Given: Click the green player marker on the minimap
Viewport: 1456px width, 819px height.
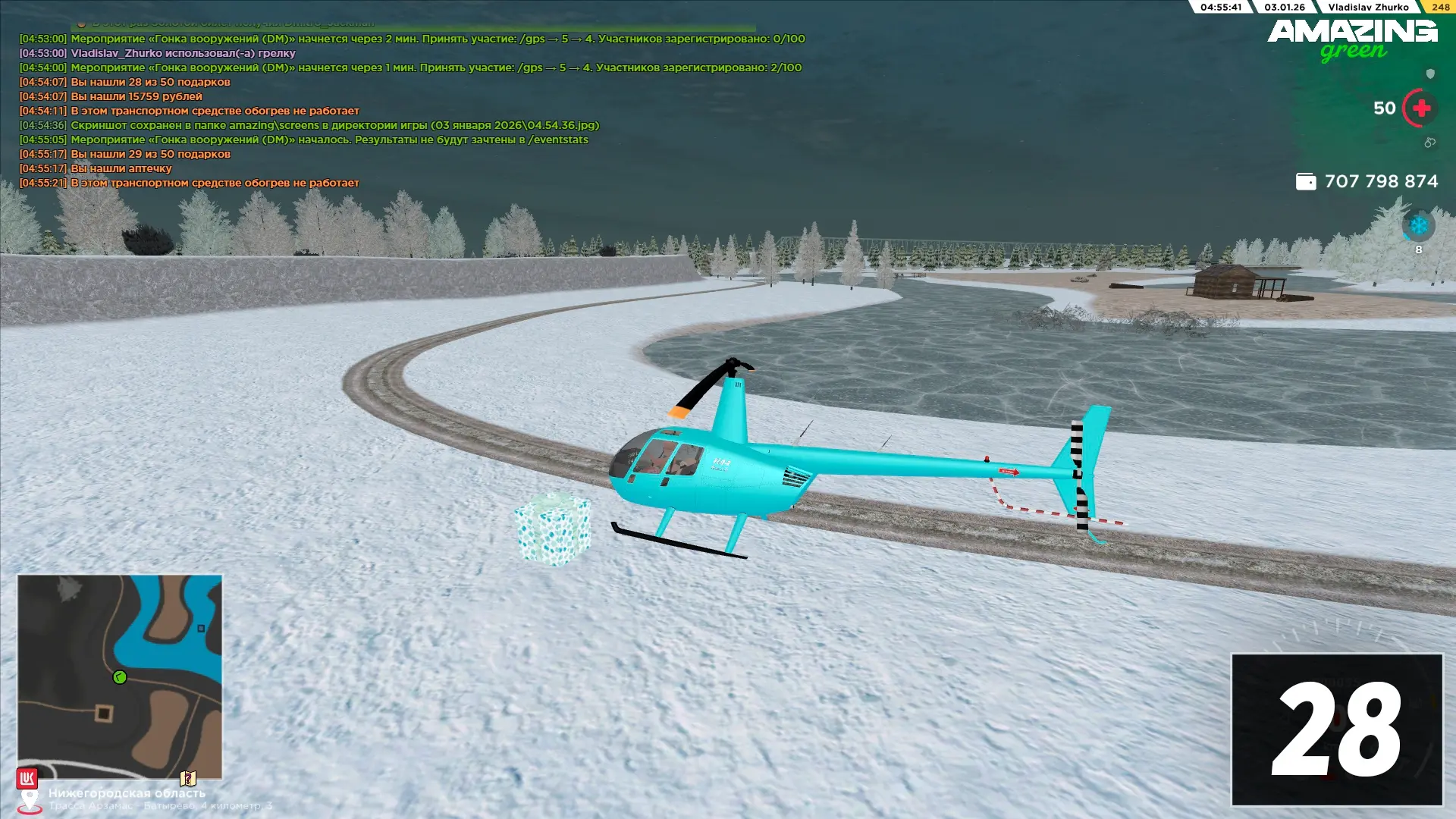Looking at the screenshot, I should pyautogui.click(x=120, y=677).
